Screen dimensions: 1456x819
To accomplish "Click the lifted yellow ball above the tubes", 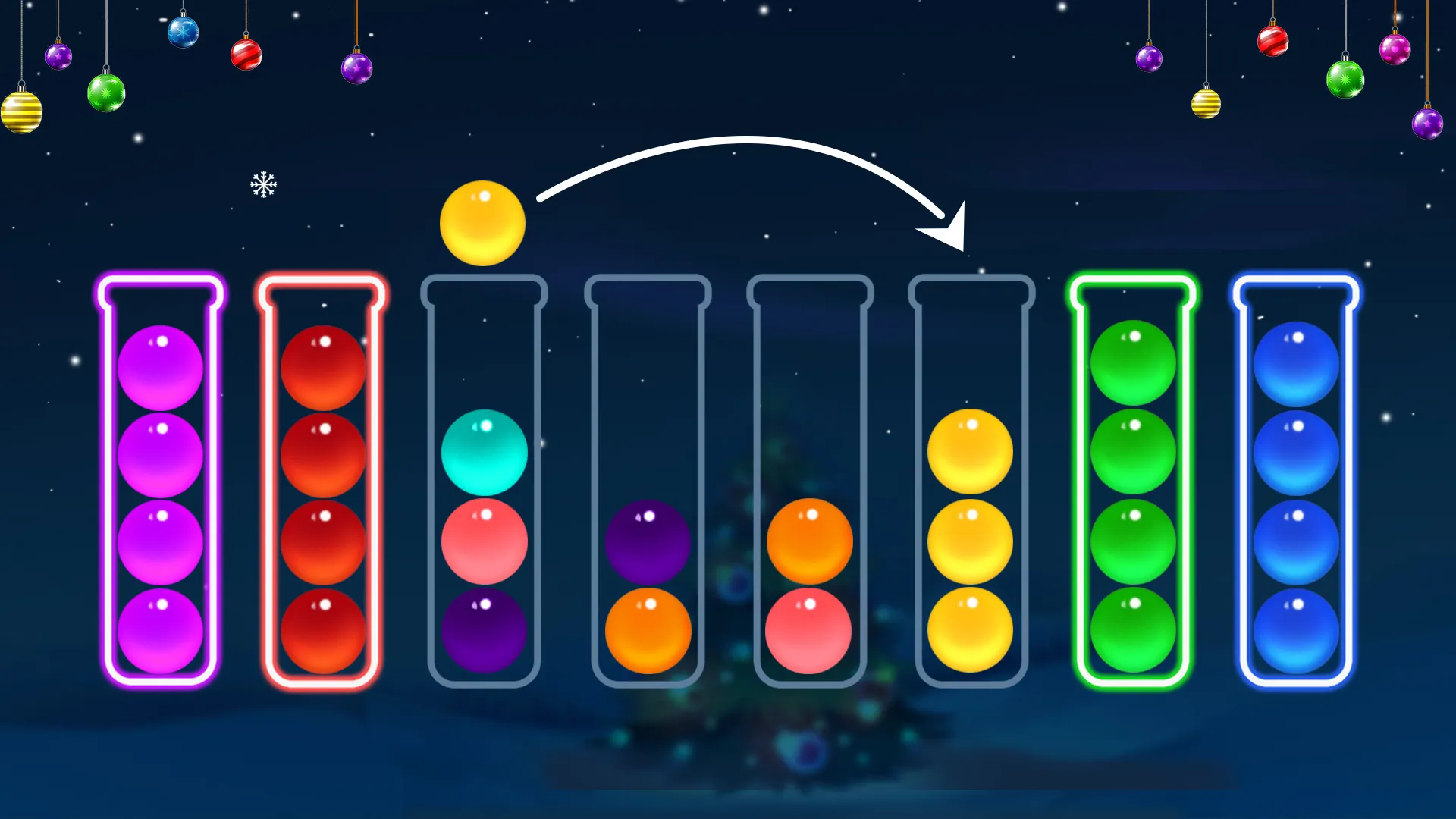I will pos(482,223).
